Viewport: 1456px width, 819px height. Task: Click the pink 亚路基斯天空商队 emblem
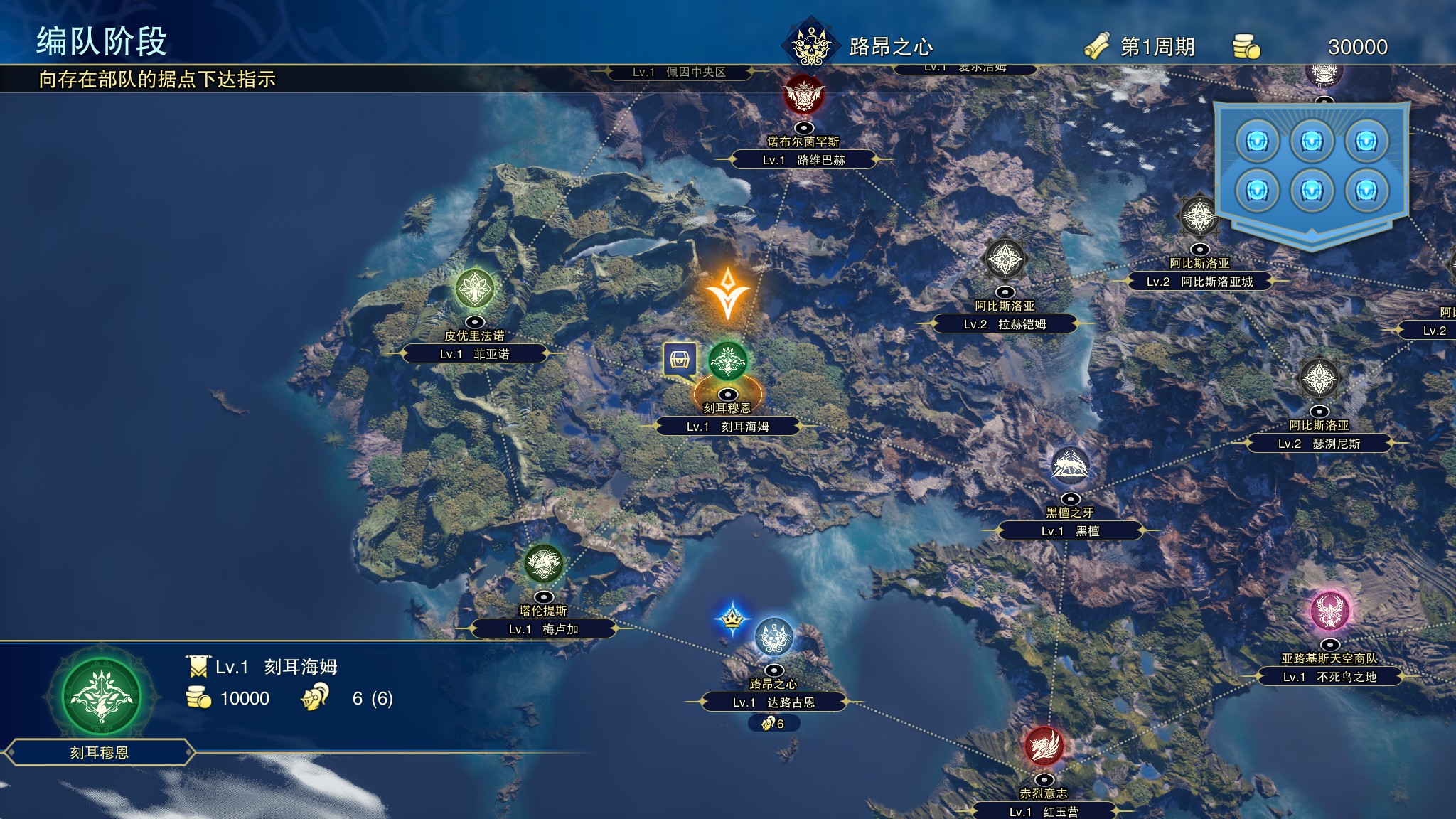click(1329, 611)
